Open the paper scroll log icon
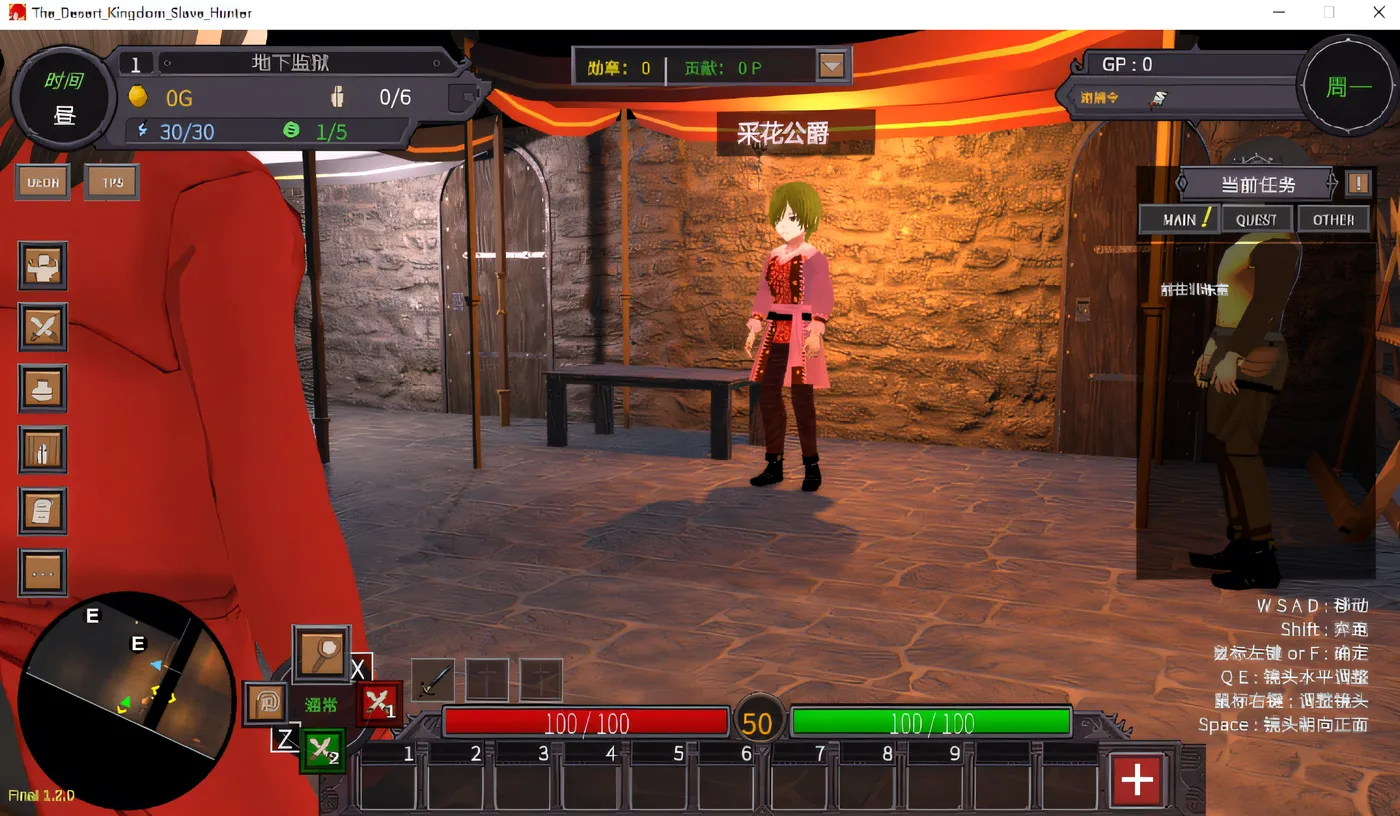 pyautogui.click(x=43, y=511)
